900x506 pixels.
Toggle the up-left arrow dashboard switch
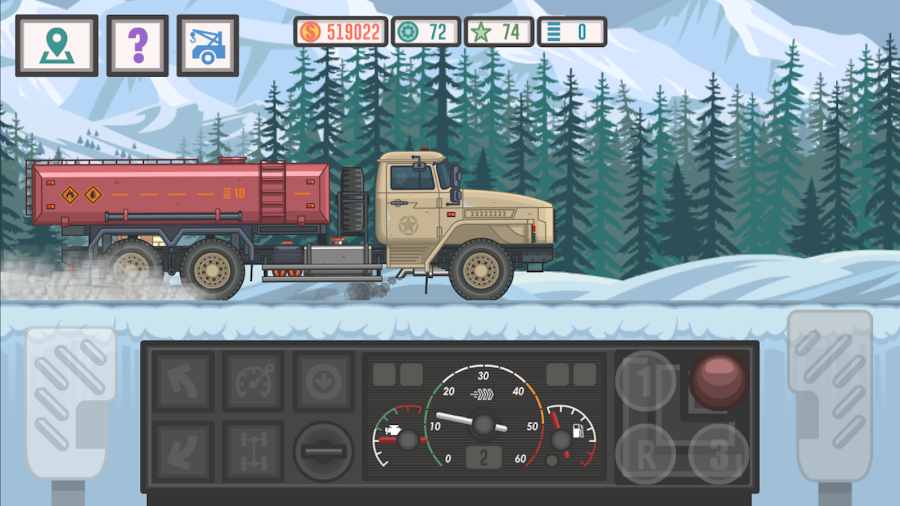tap(183, 381)
